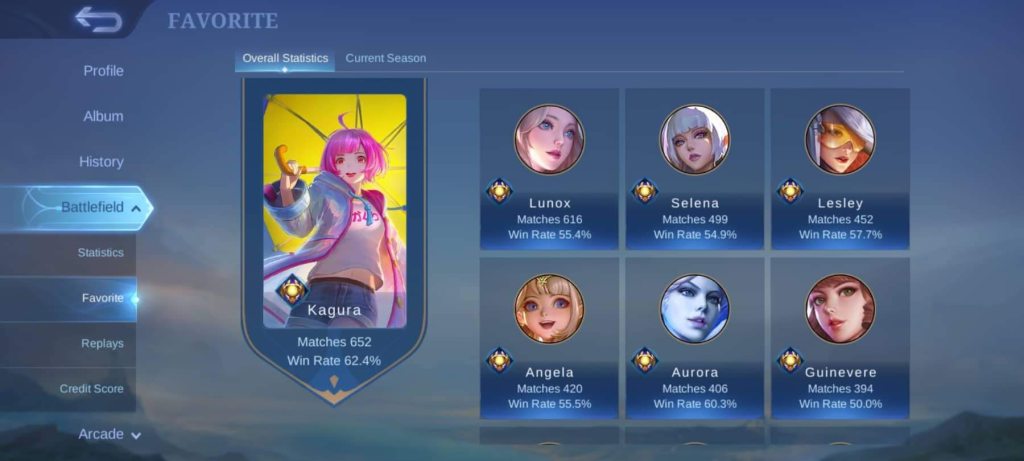Pick the Guinevere hero card

(840, 338)
